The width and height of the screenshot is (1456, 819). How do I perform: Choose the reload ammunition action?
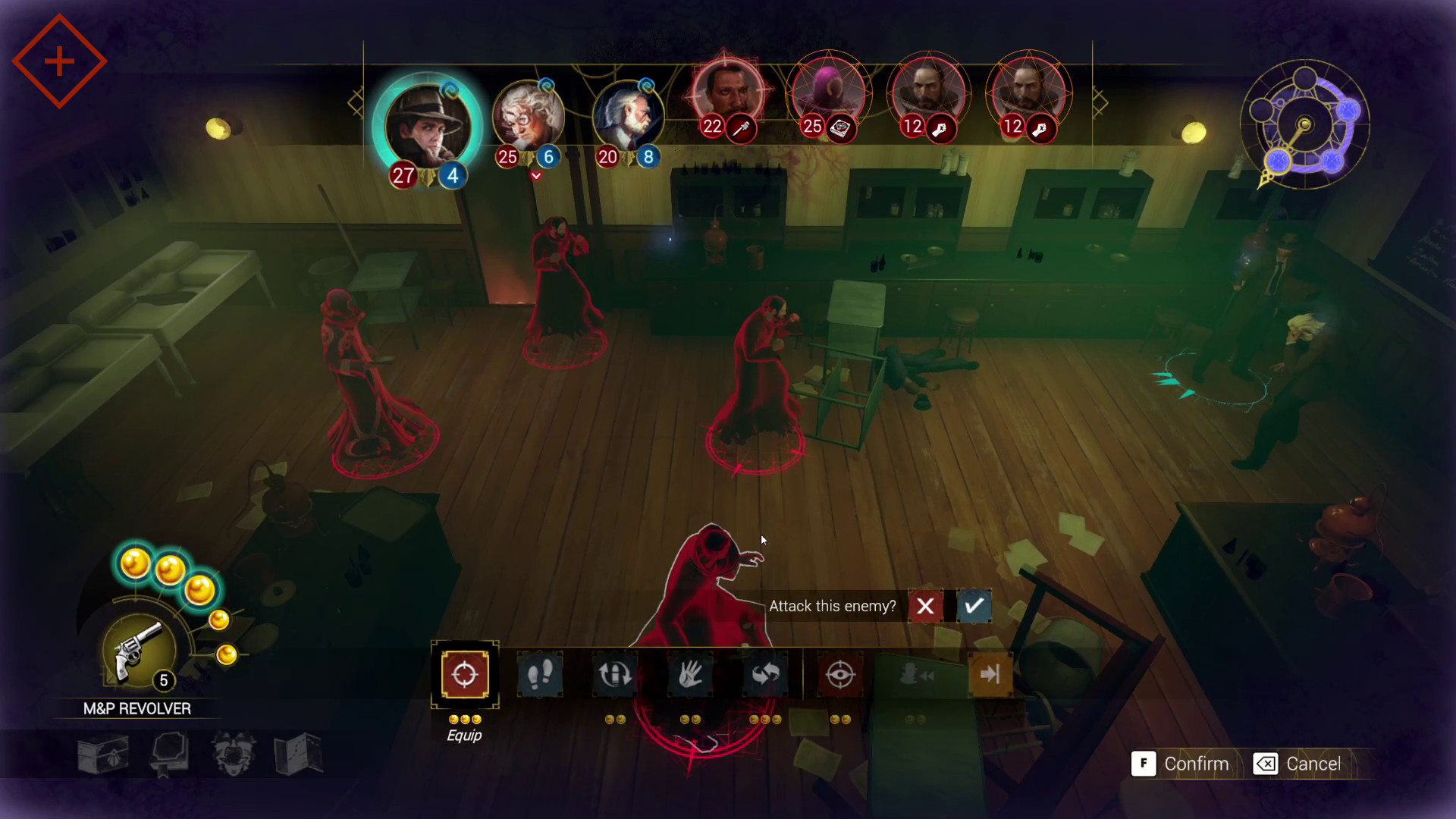pyautogui.click(x=615, y=674)
